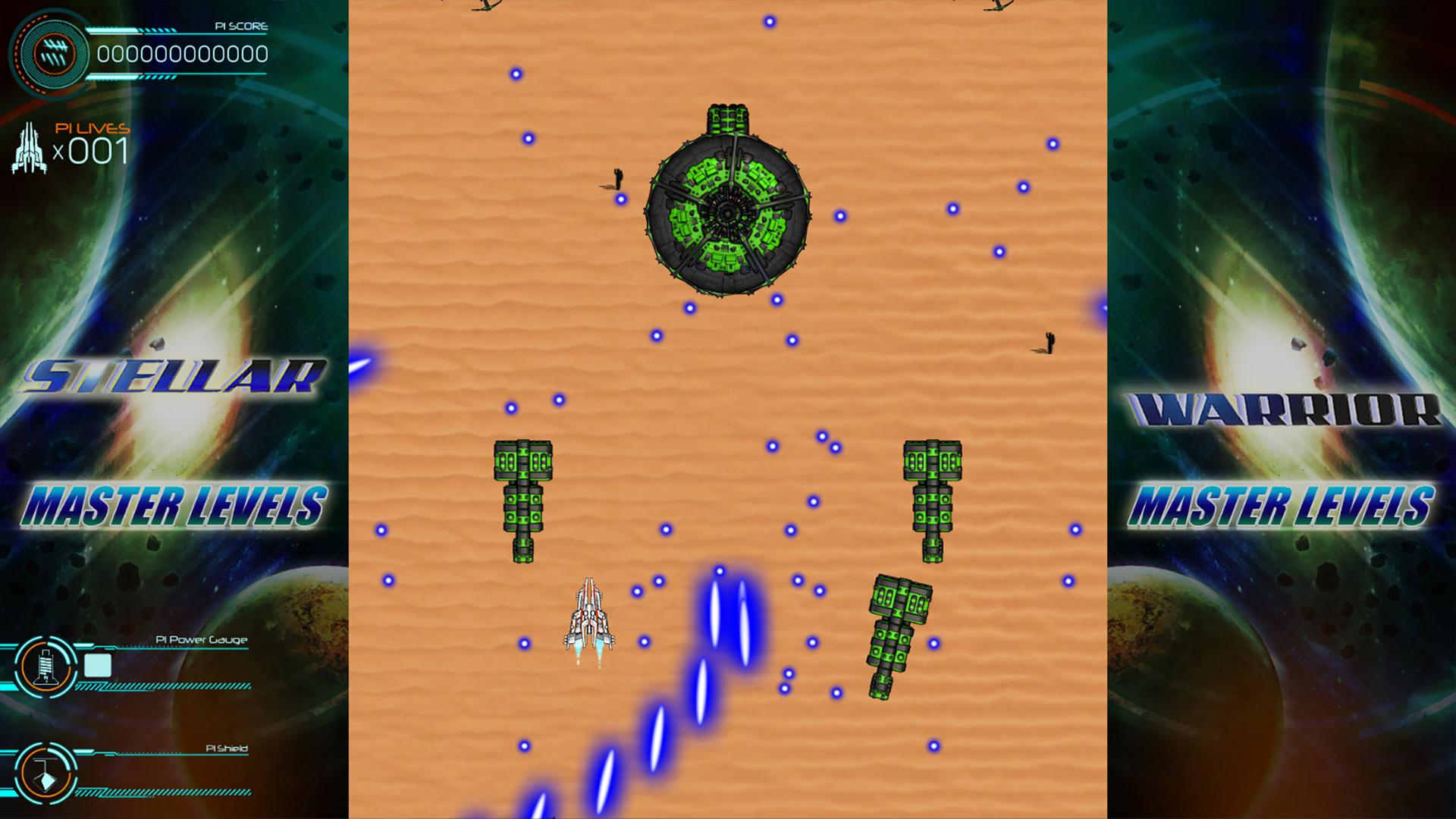Viewport: 1456px width, 819px height.
Task: Click the ship icon in the PI Power Gauge panel
Action: (47, 667)
